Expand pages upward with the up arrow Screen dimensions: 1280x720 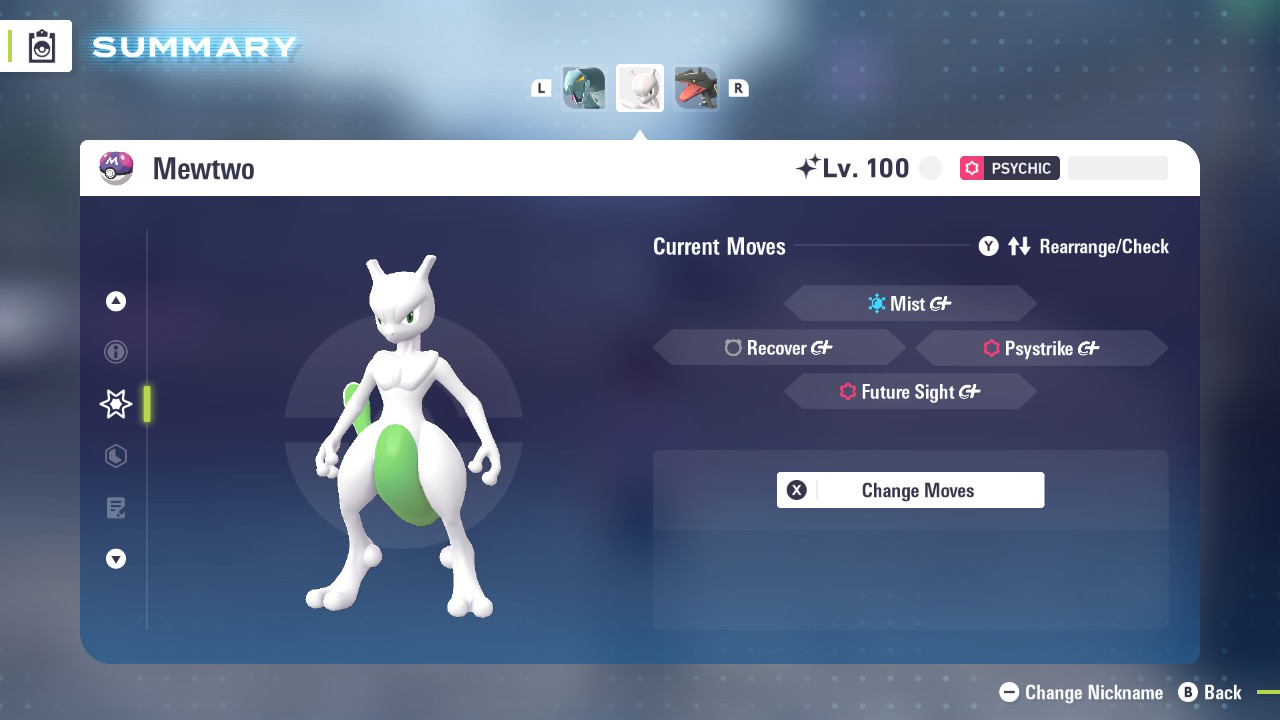coord(115,300)
